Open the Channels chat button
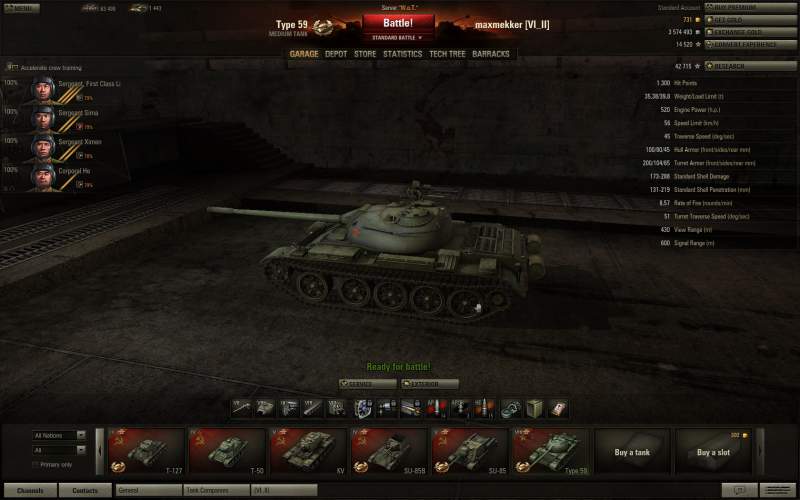800x500 pixels. [x=30, y=491]
